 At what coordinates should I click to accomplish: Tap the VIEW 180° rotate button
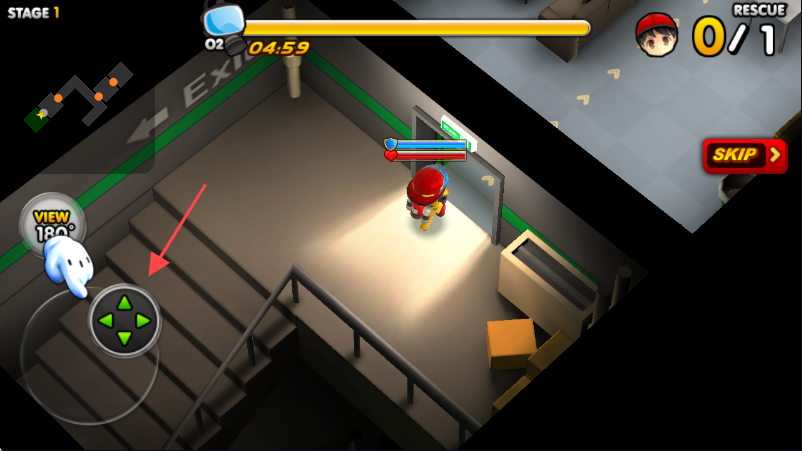click(51, 222)
